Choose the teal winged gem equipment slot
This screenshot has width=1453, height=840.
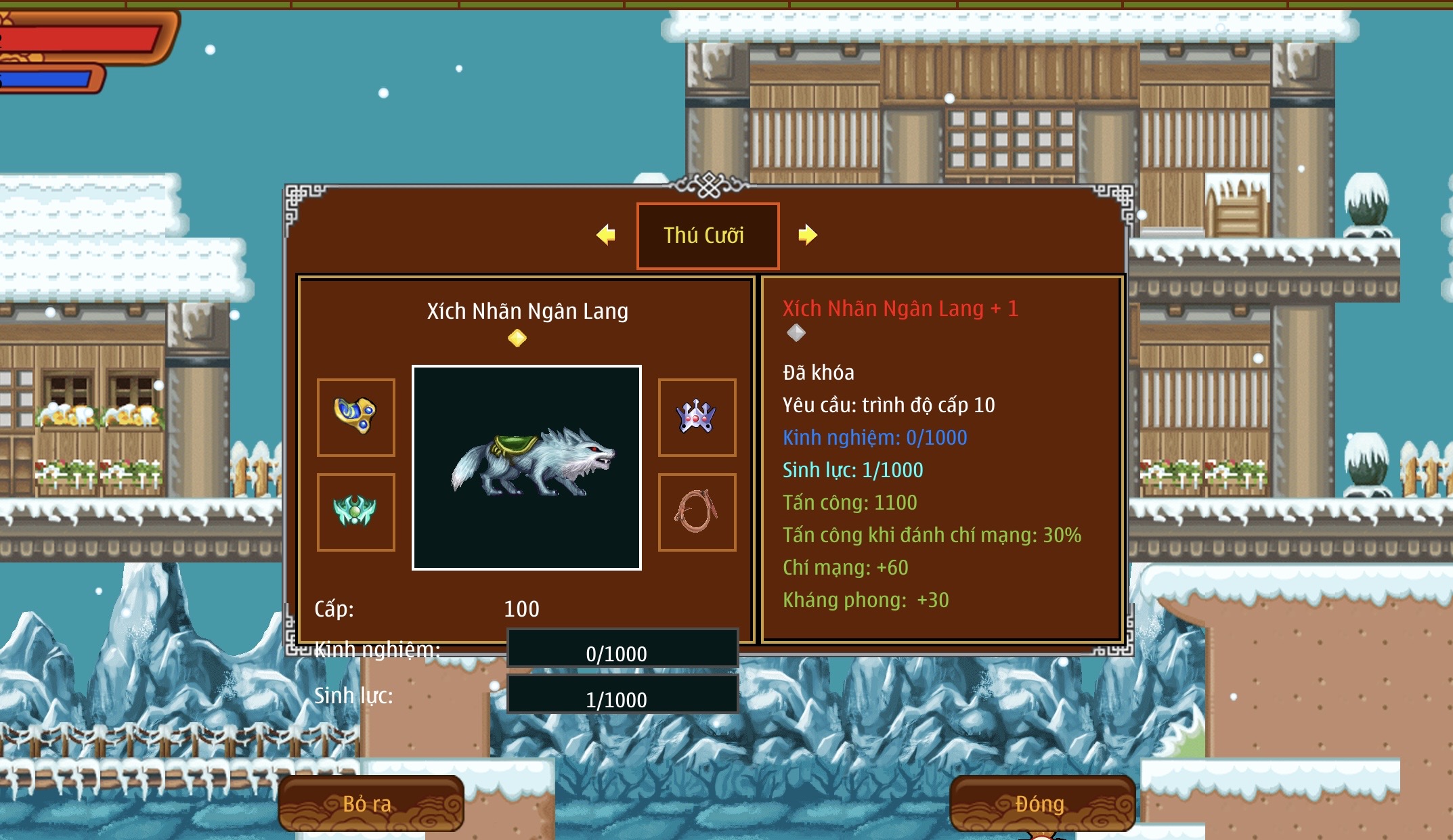coord(356,512)
